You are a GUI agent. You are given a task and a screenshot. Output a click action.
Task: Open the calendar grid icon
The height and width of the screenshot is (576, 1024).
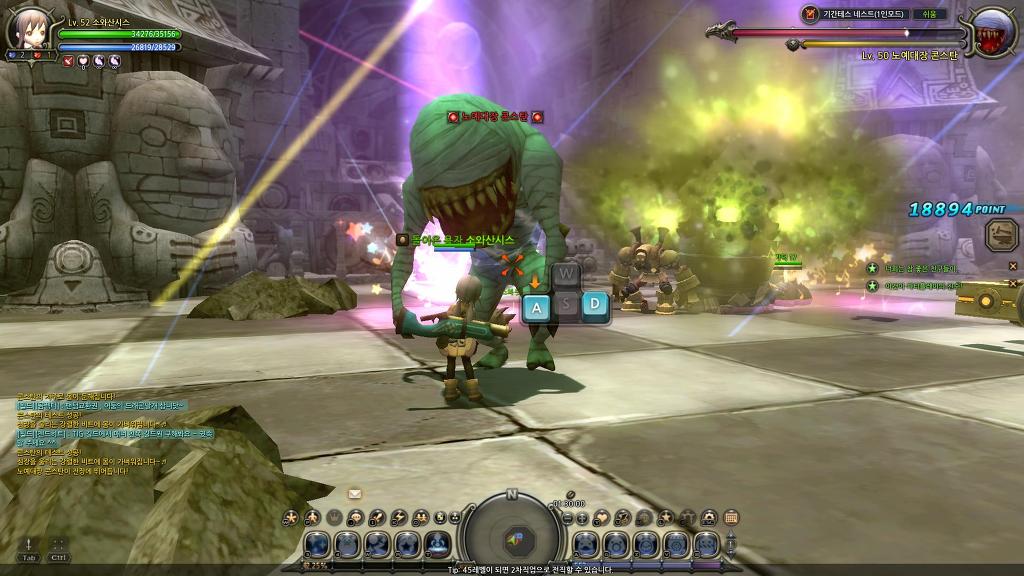click(x=731, y=517)
